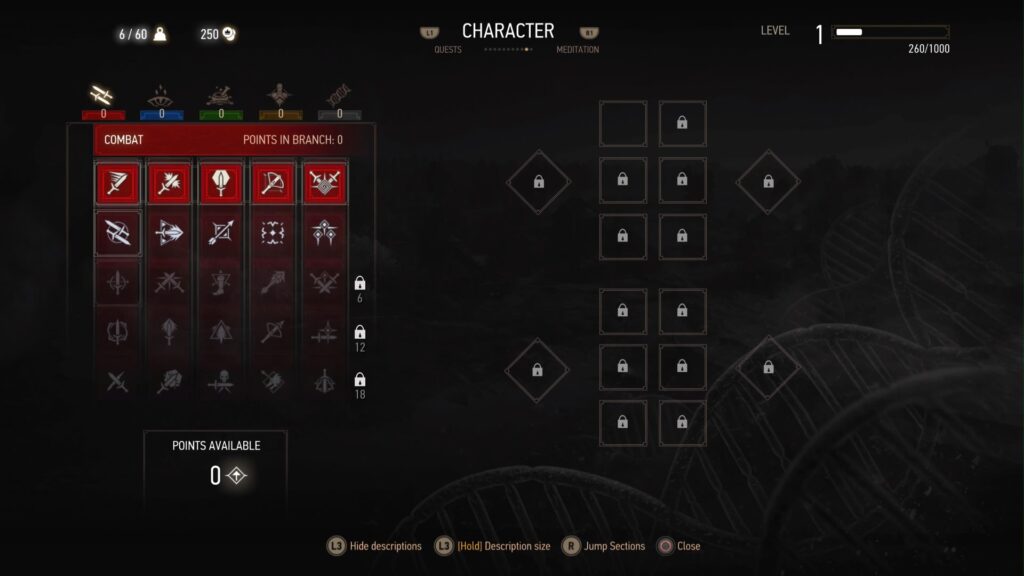
Task: Switch to the grey Mutagens tab
Action: click(x=339, y=97)
